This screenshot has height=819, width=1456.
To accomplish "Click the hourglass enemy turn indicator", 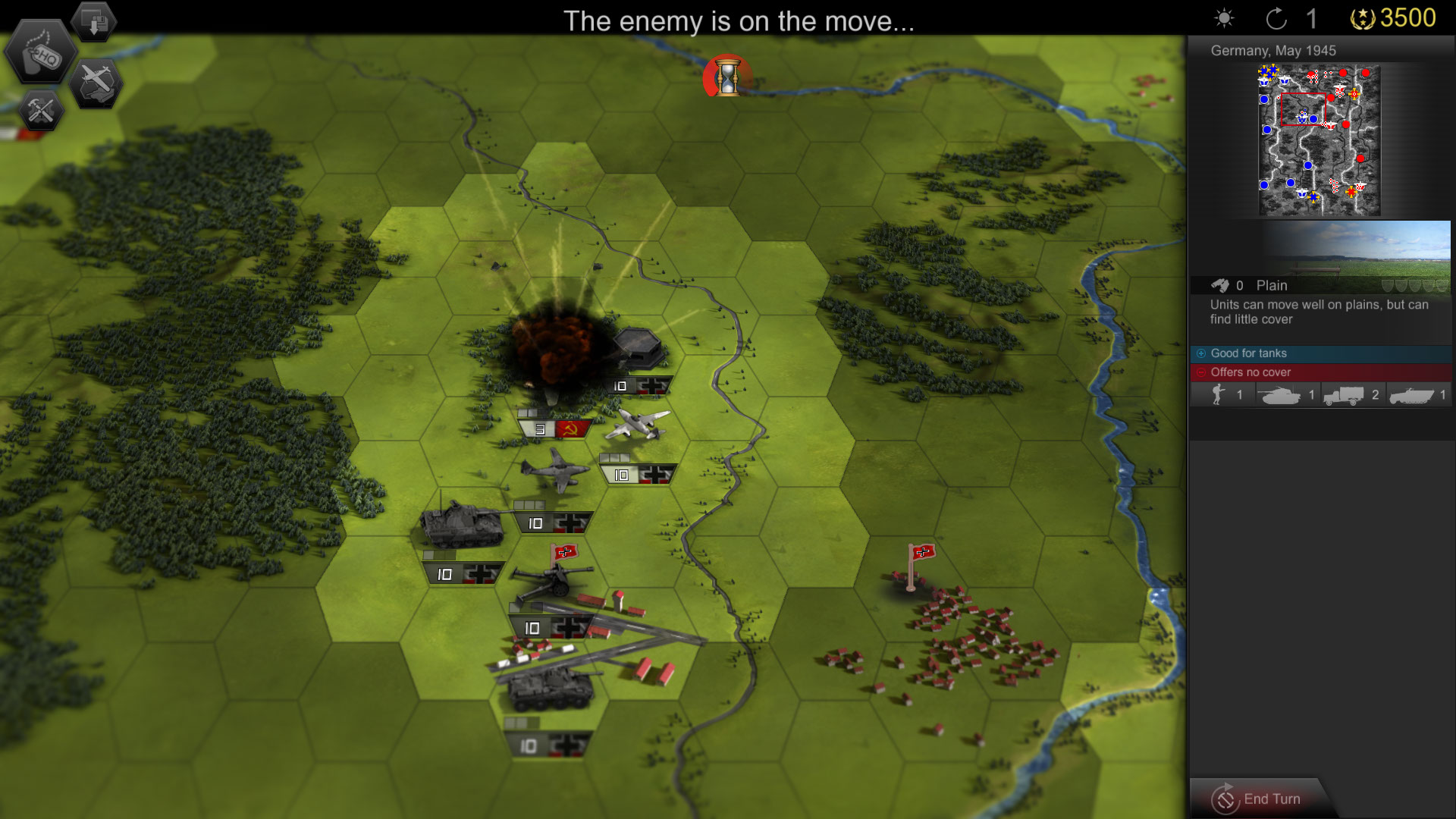I will pos(727,78).
